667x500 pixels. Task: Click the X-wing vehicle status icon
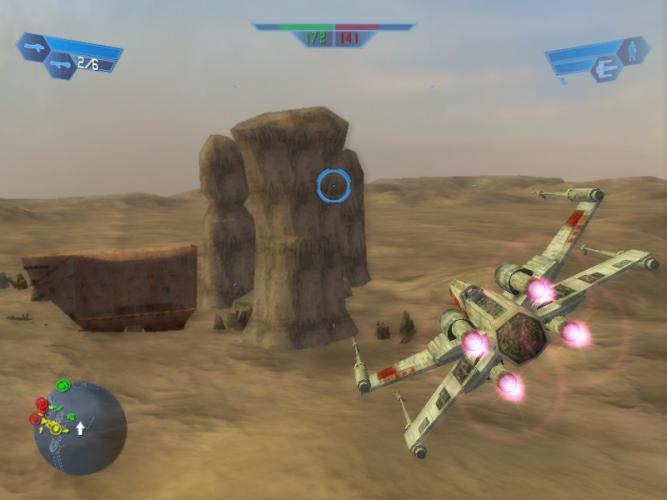click(605, 68)
